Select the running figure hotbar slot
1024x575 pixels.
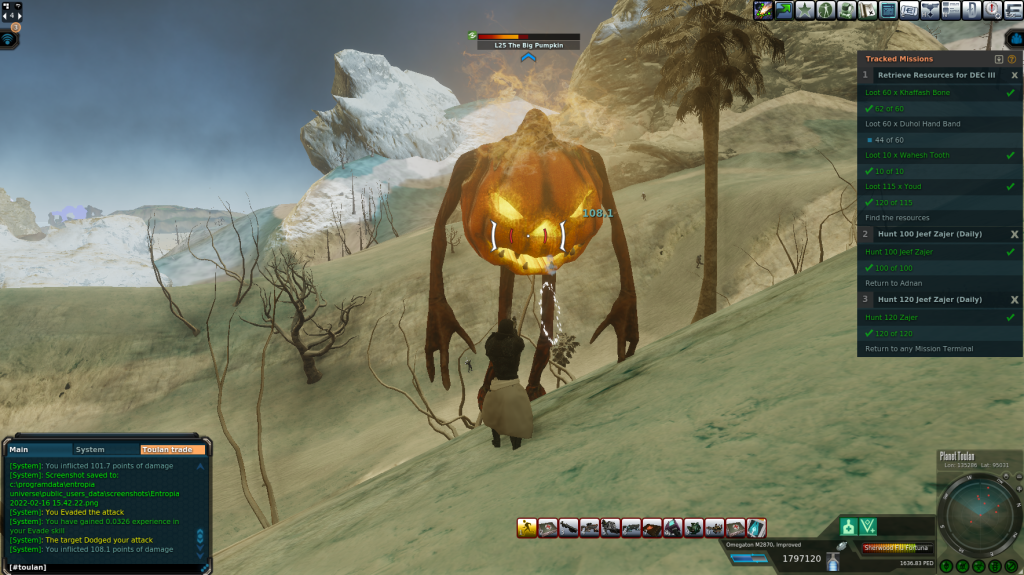[527, 527]
